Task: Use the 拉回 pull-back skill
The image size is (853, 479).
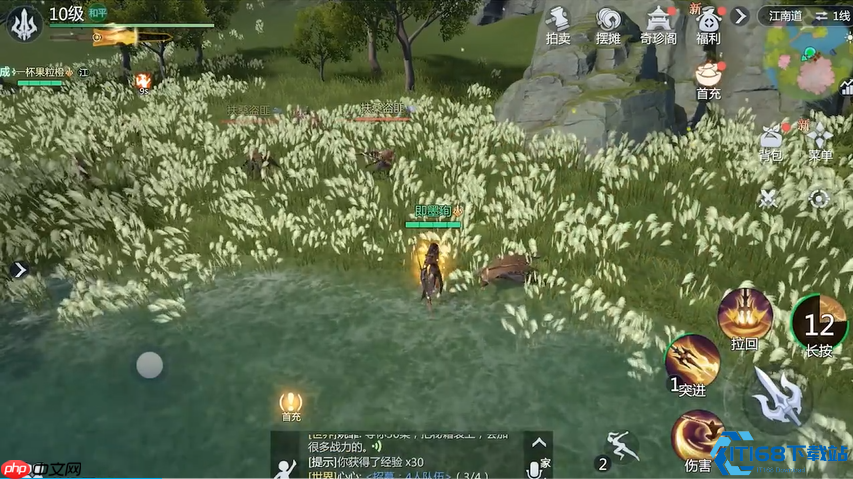Action: coord(744,314)
